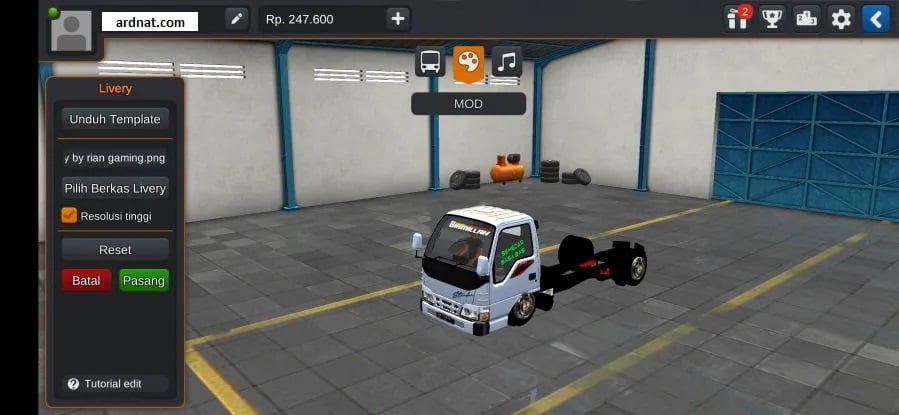Screen dimensions: 899x415
Task: View the trophy achievements
Action: [771, 18]
